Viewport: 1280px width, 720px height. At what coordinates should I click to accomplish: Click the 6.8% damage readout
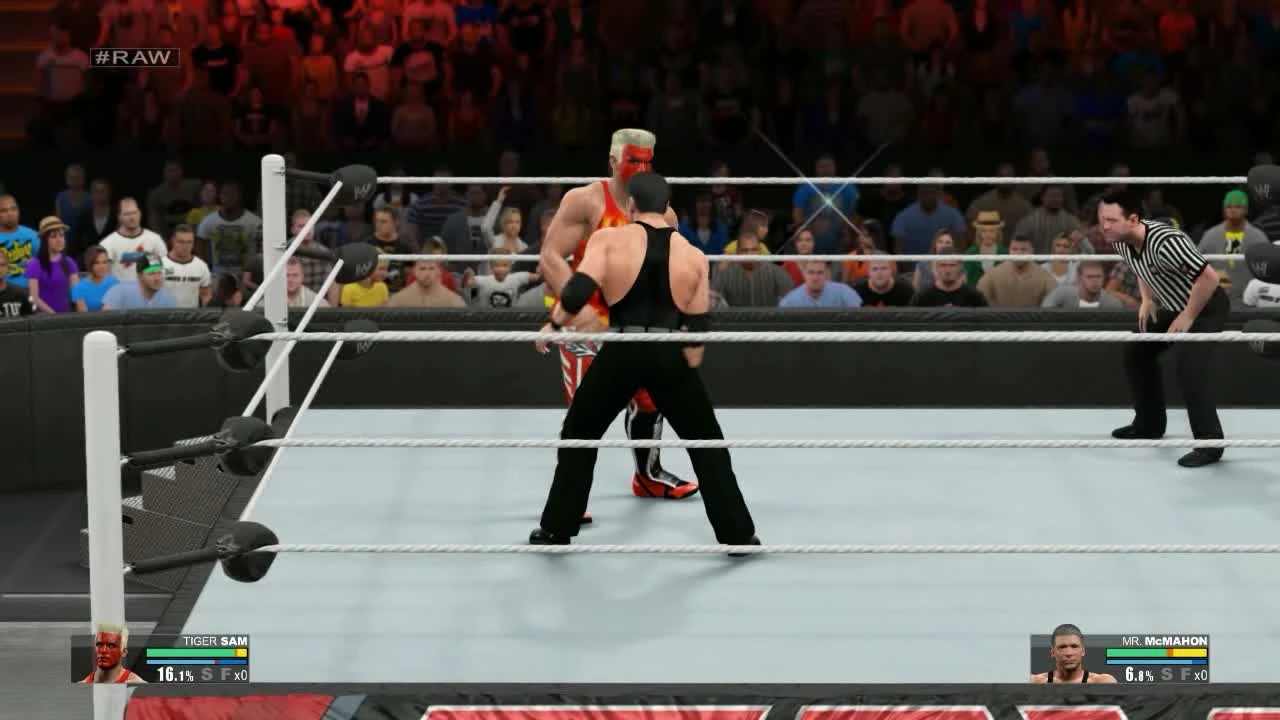tap(1138, 672)
